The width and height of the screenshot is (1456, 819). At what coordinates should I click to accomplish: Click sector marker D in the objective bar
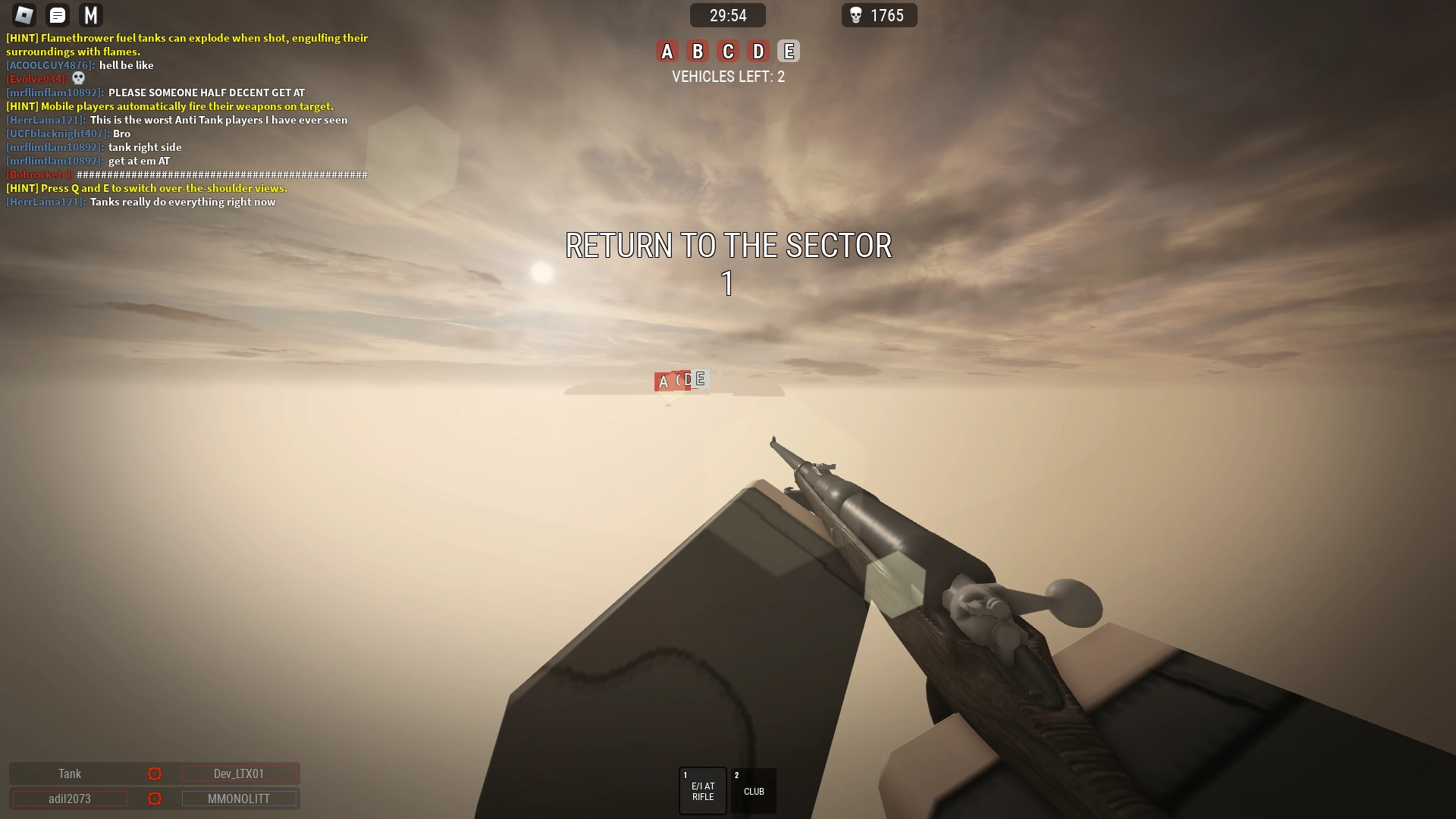[757, 51]
